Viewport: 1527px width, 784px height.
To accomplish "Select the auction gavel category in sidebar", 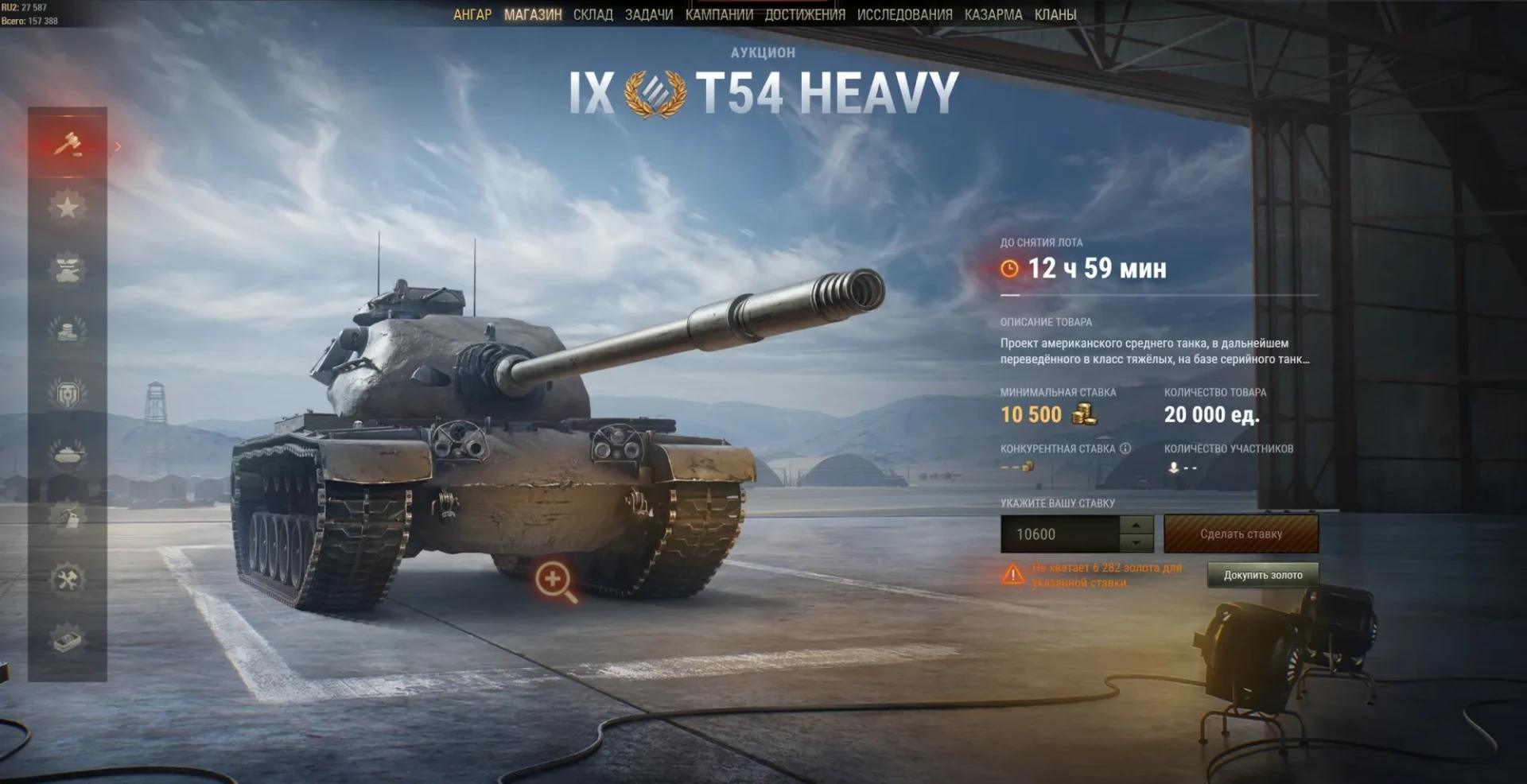I will pyautogui.click(x=68, y=146).
